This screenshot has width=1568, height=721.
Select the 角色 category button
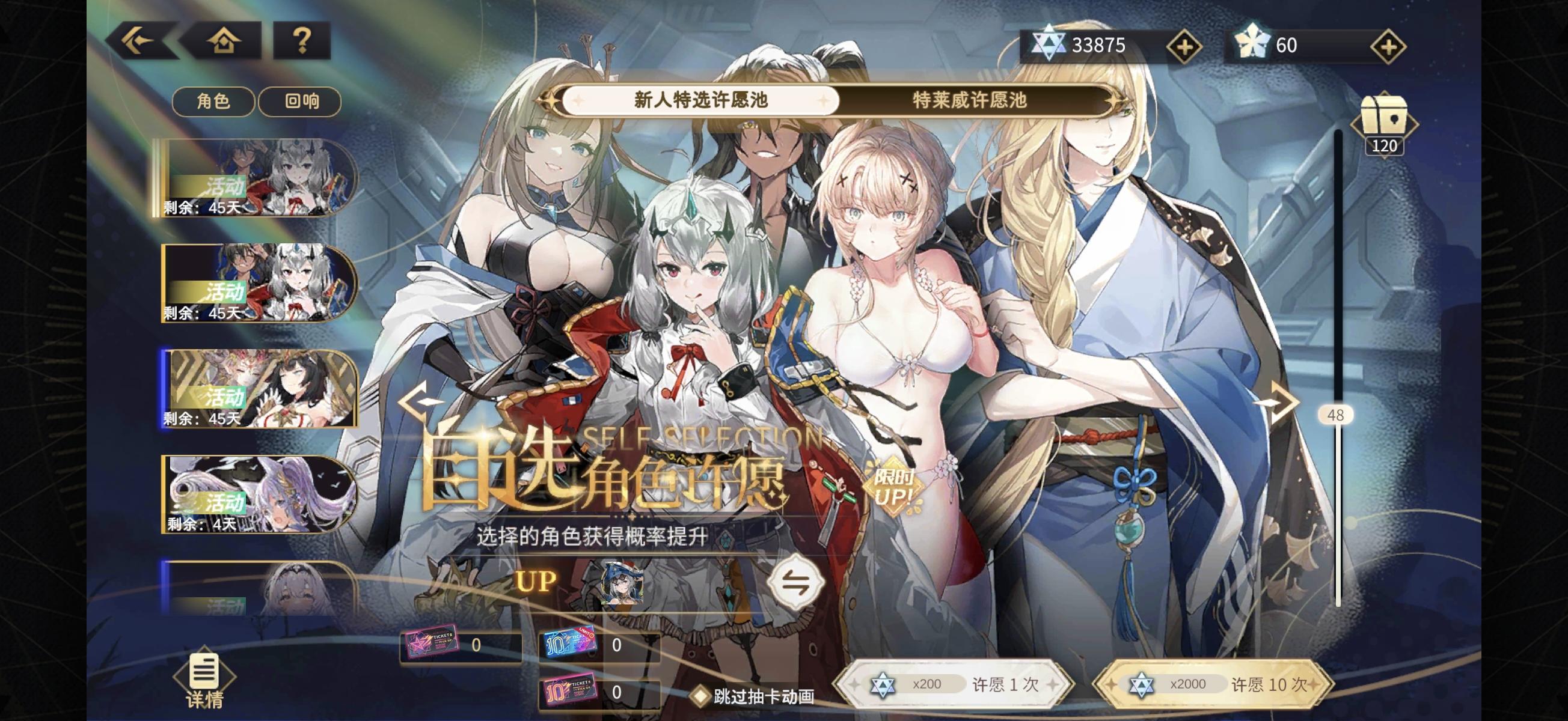(x=214, y=102)
